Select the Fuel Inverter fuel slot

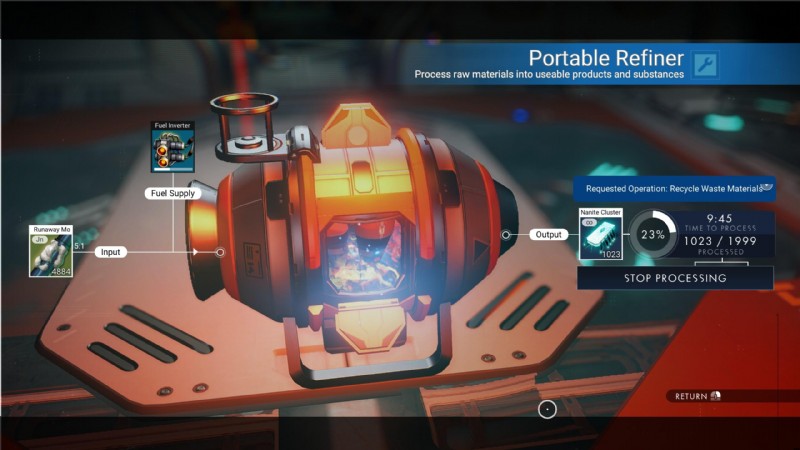coord(172,148)
